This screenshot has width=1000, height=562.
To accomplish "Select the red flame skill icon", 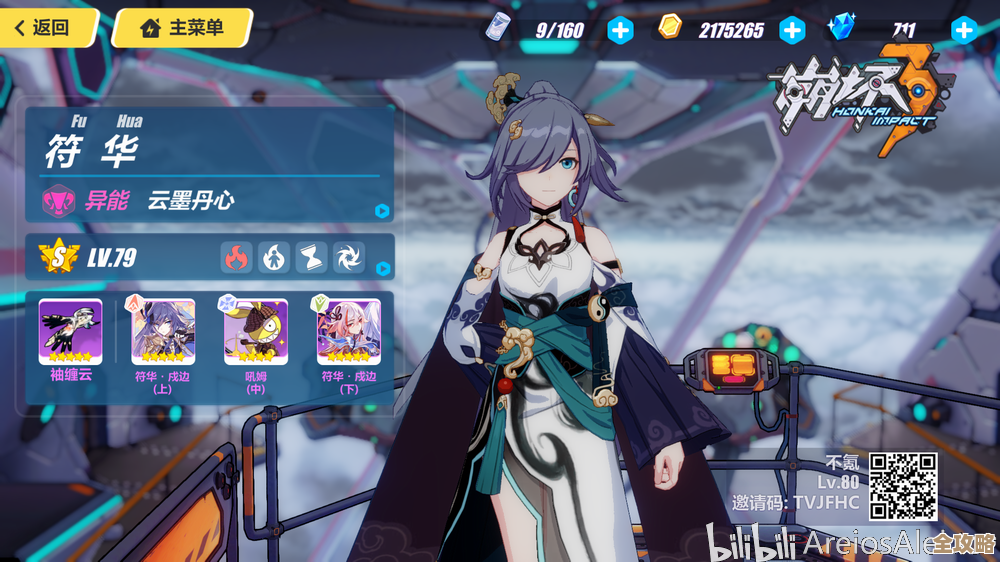I will pyautogui.click(x=237, y=258).
